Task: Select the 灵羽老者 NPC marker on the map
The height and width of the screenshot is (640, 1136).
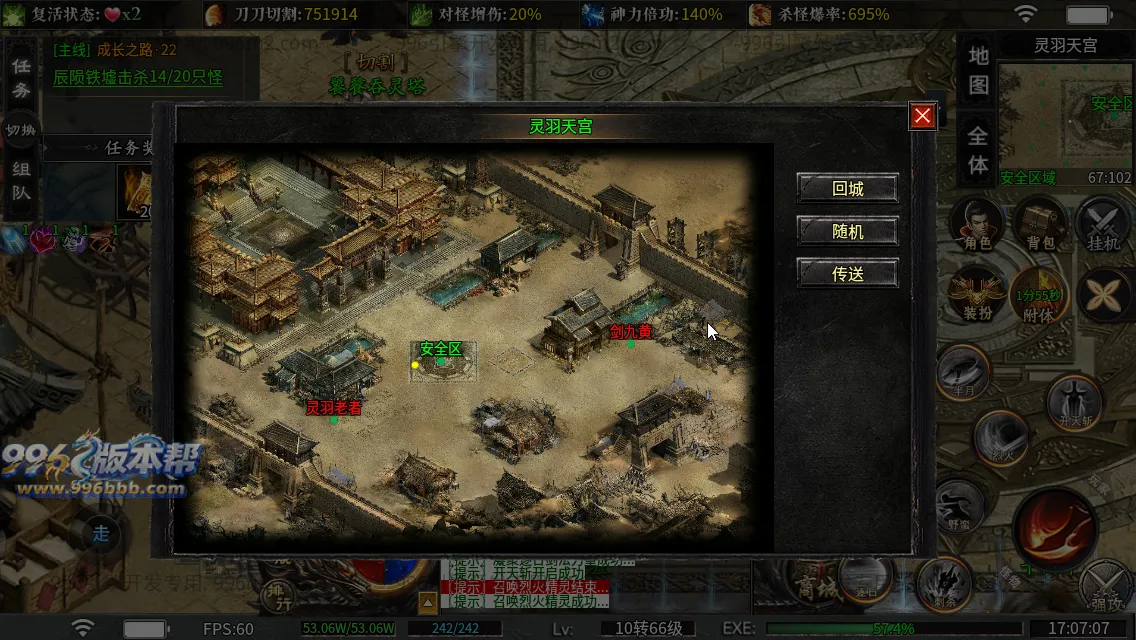Action: (x=334, y=408)
